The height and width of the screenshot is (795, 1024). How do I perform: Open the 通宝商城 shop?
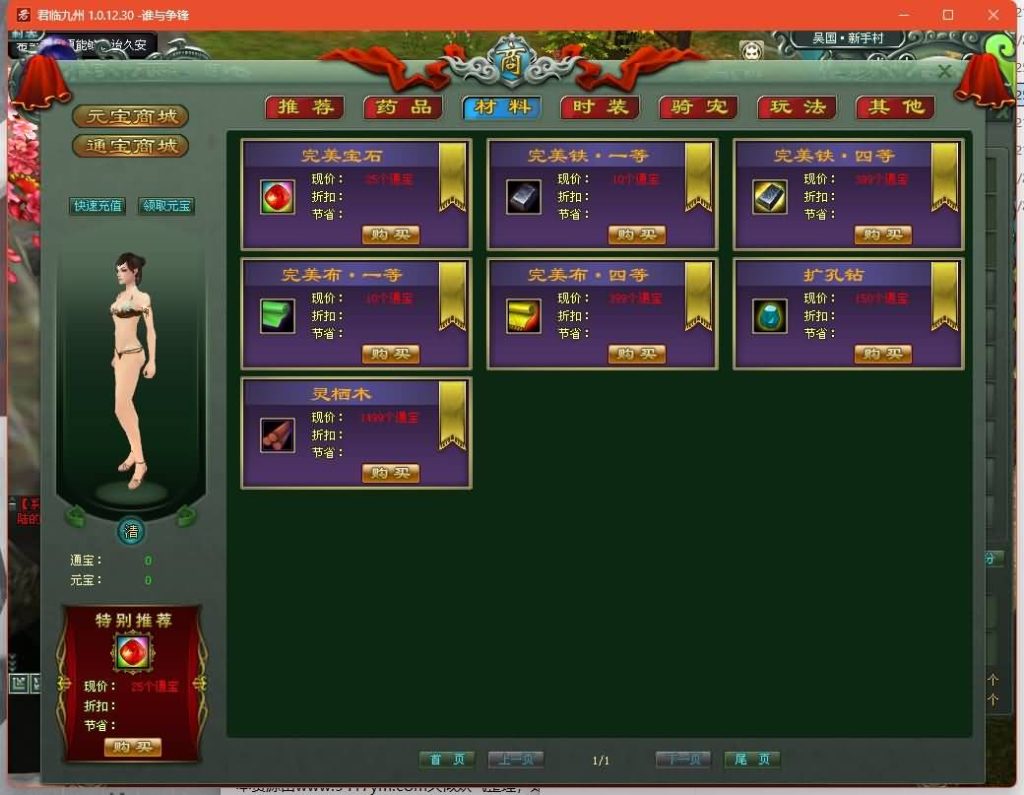click(131, 146)
